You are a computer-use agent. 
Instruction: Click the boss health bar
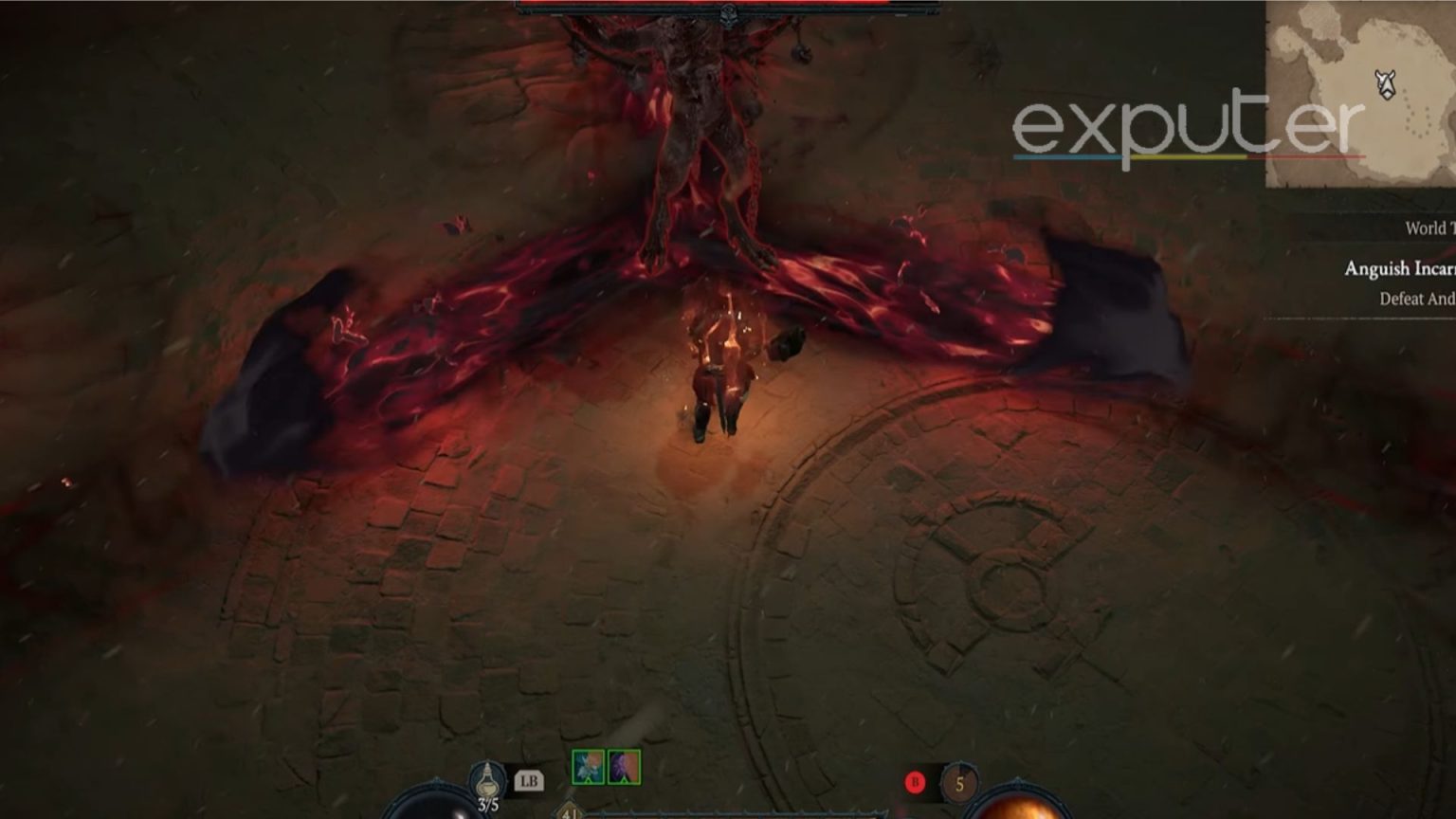(728, 5)
